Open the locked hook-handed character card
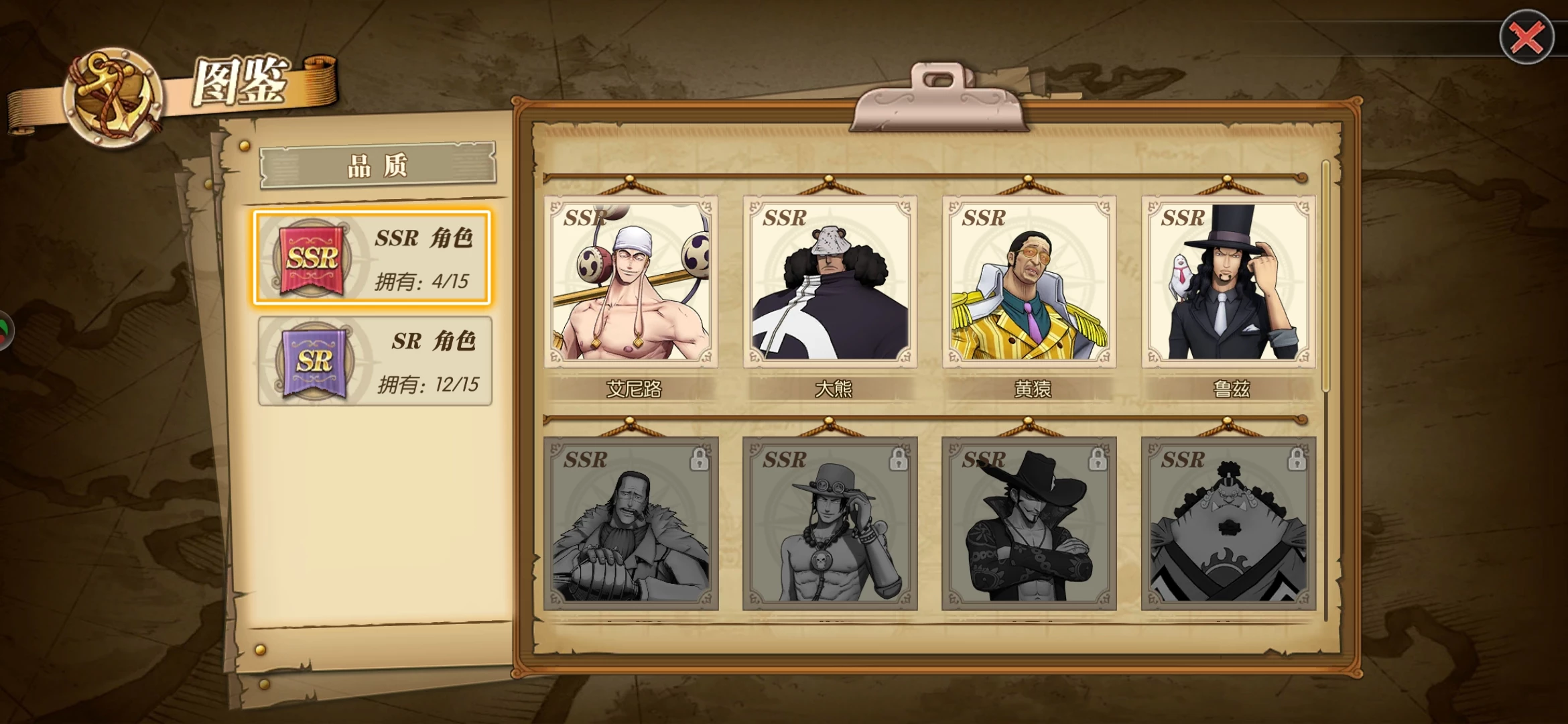 [x=631, y=524]
